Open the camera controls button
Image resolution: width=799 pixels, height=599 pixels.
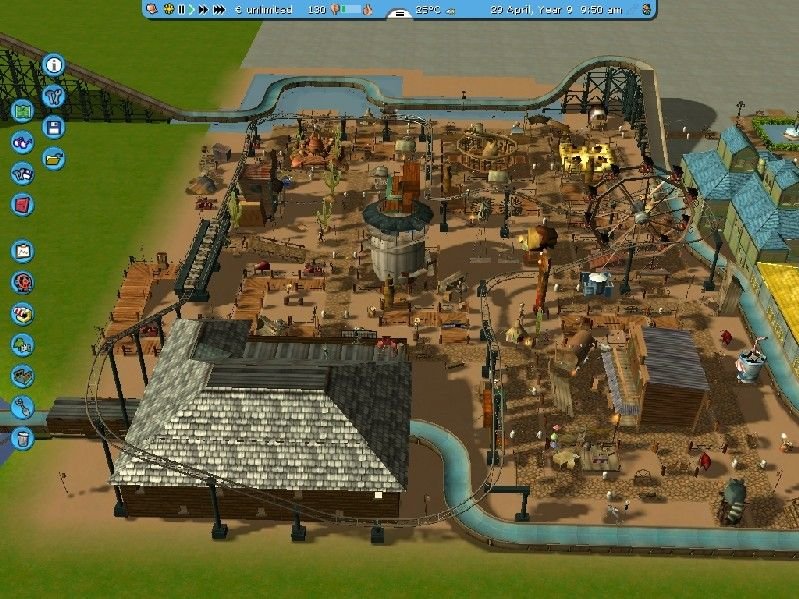pos(22,173)
